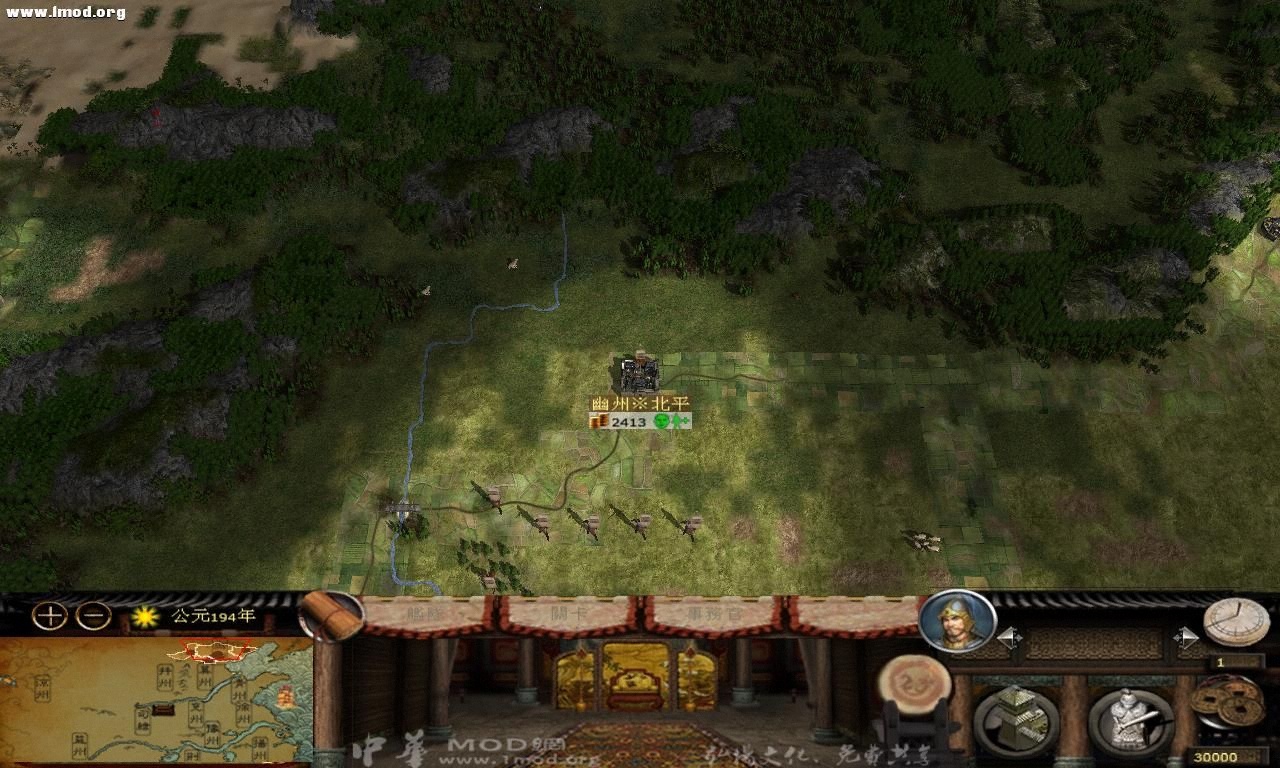
Task: Click the left arrow to cycle characters
Action: (1008, 636)
